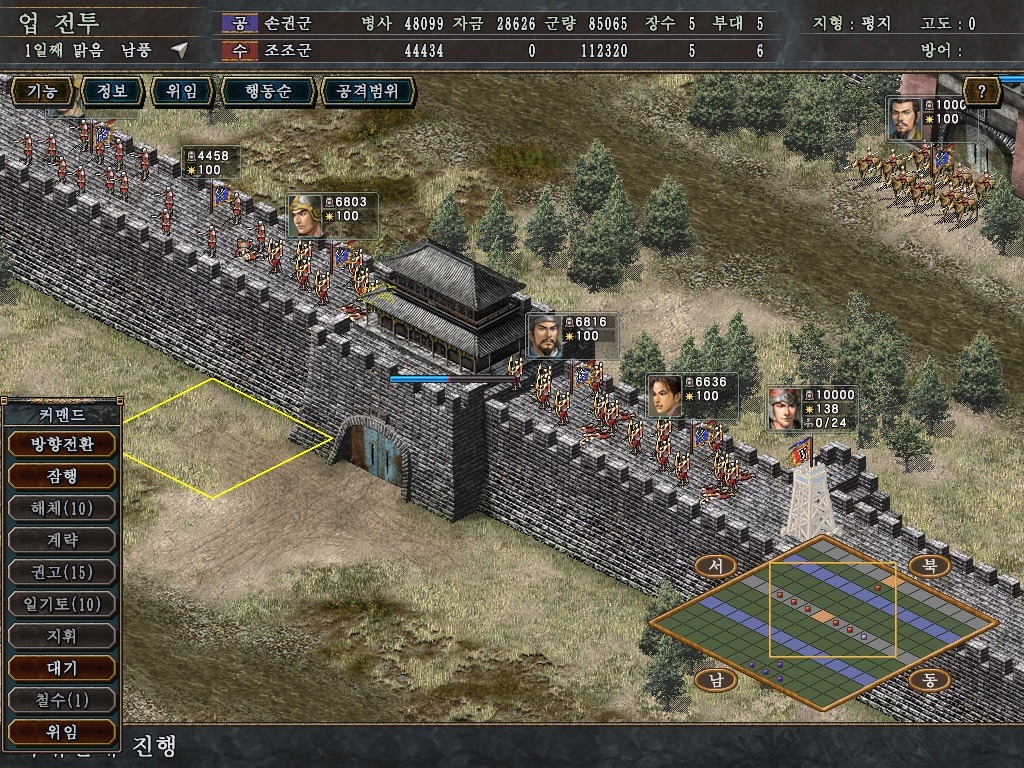The width and height of the screenshot is (1024, 768).
Task: Select the general portrait with 6816 troops
Action: coord(544,336)
